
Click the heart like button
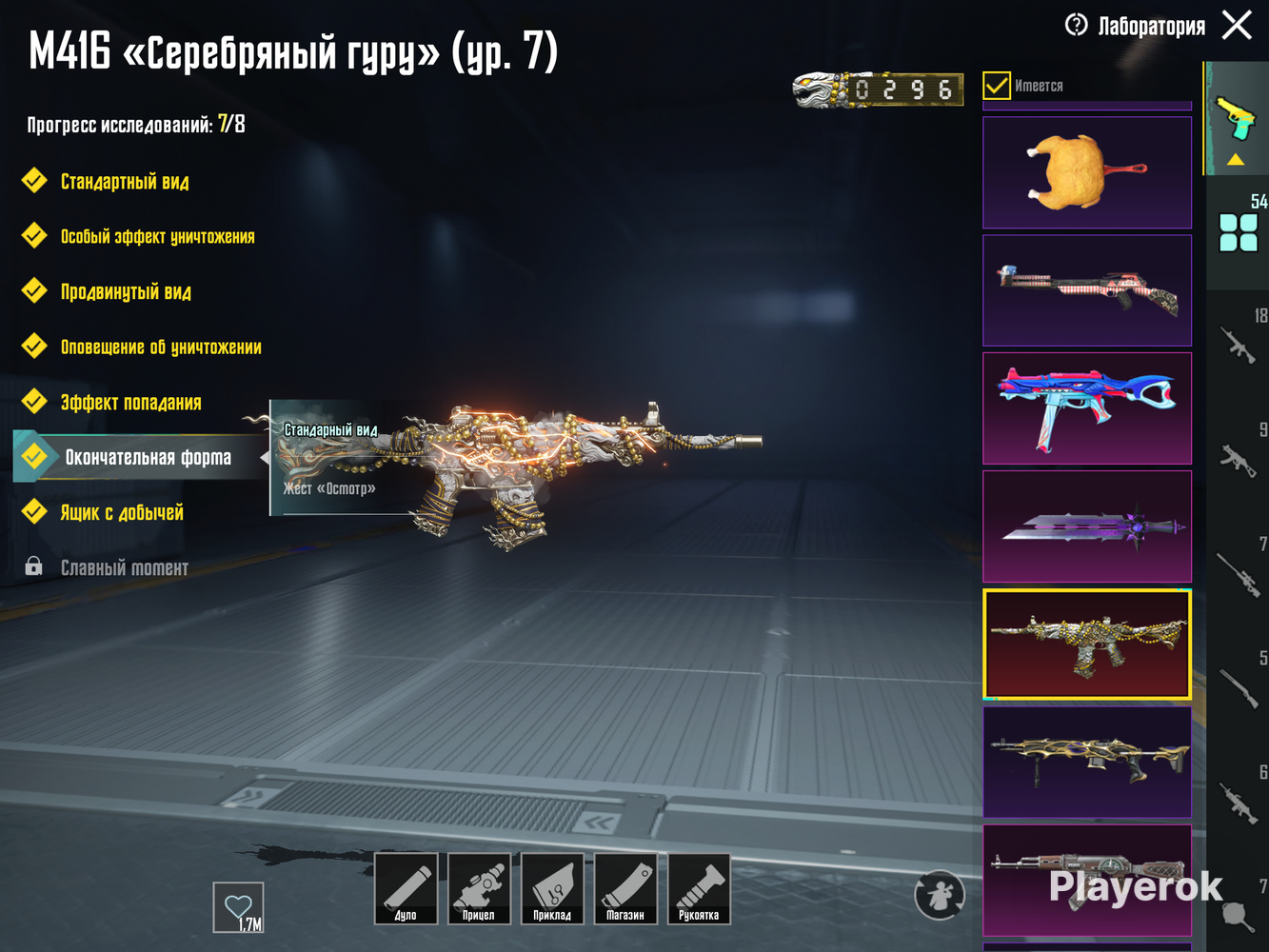(x=238, y=907)
